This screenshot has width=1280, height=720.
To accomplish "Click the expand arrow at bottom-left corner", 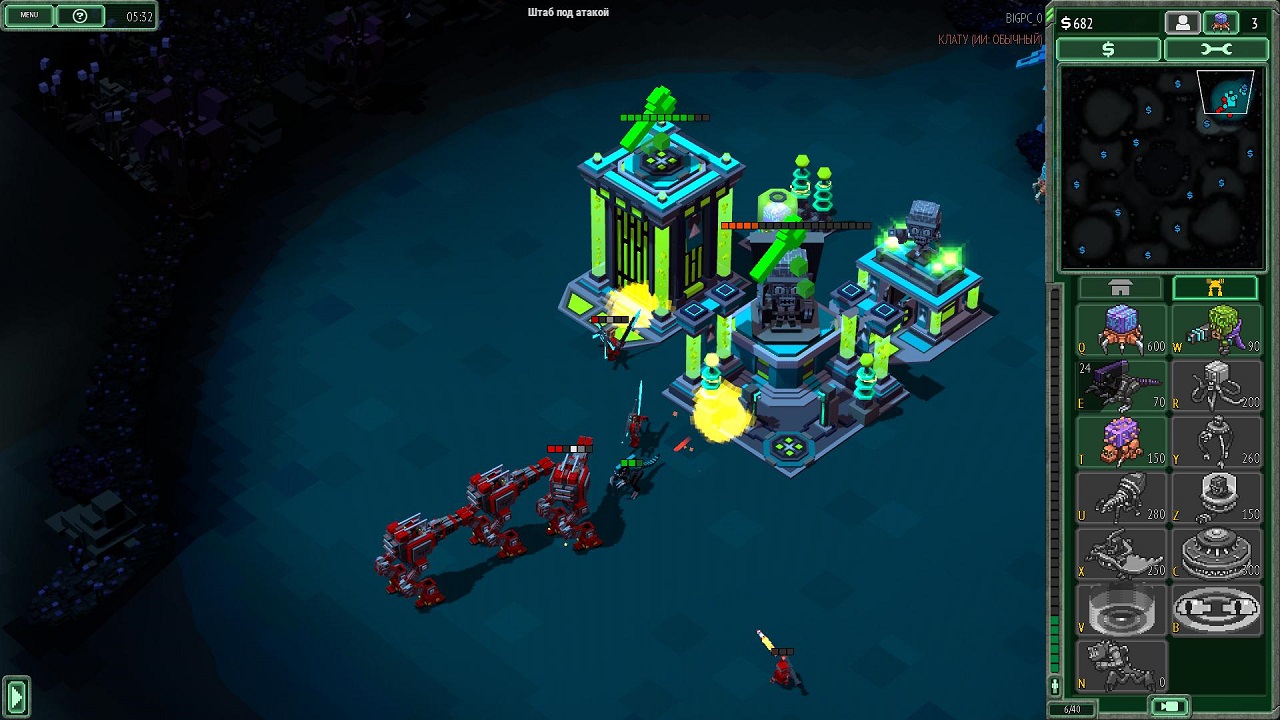I will pyautogui.click(x=16, y=696).
